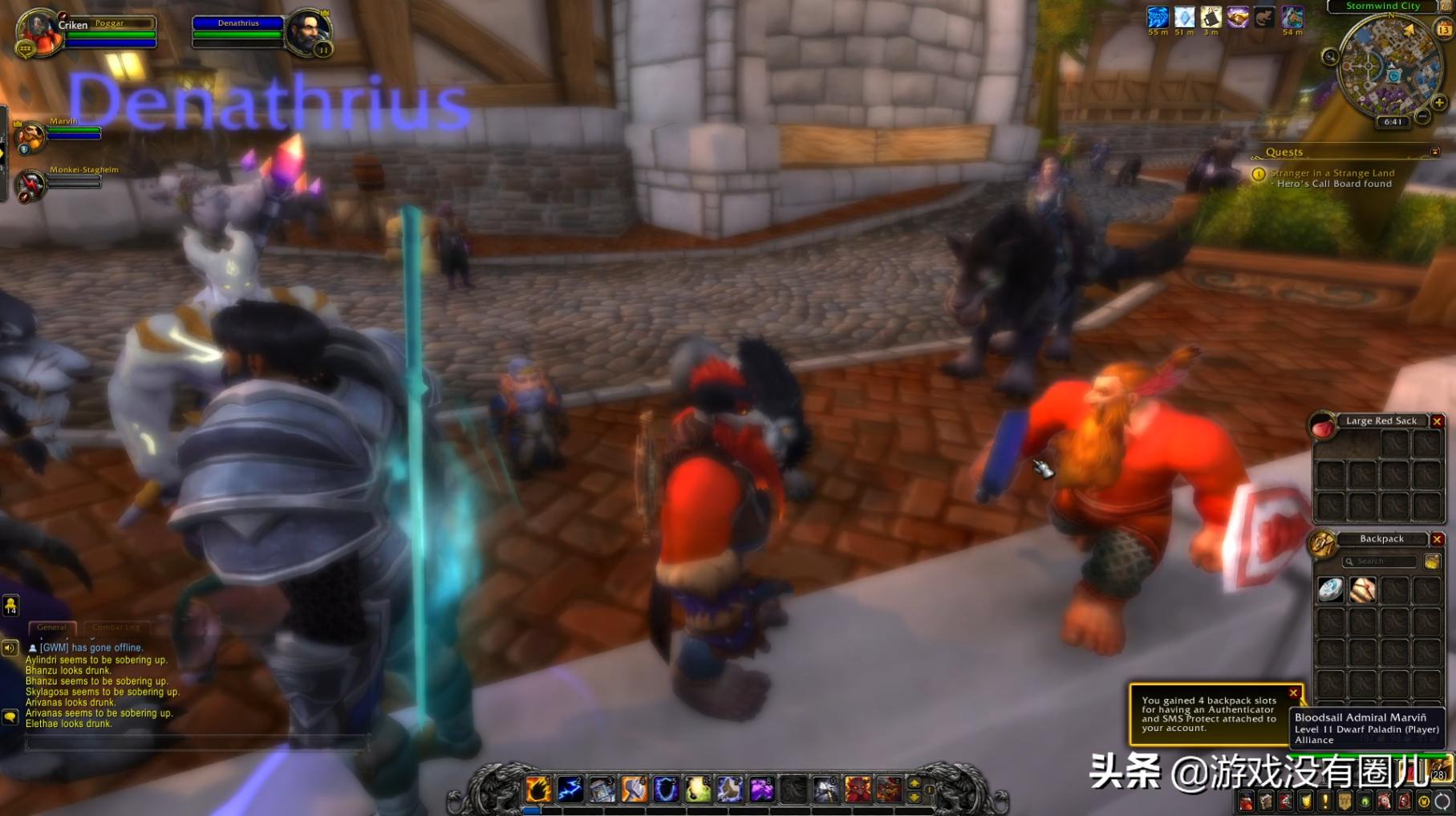Switch to the Combat Log chat tab
This screenshot has height=816, width=1456.
[x=116, y=627]
